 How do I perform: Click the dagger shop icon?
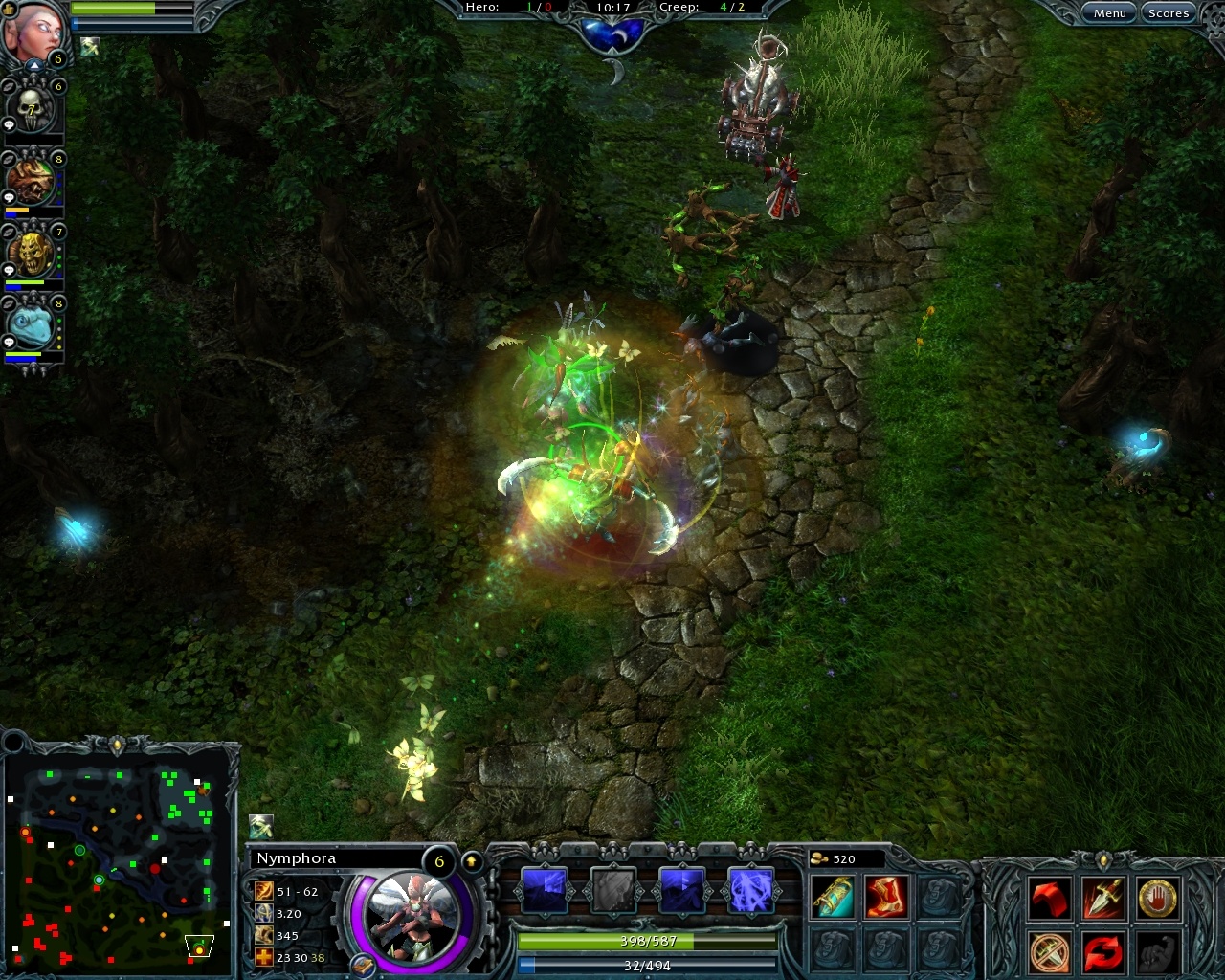point(1105,898)
